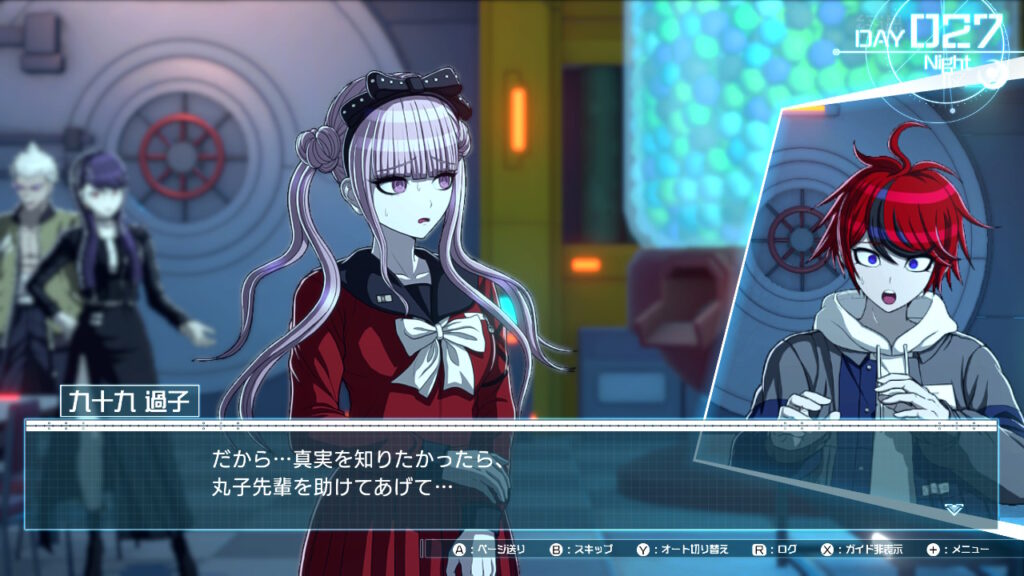This screenshot has height=576, width=1024.
Task: Click the dialogue advance arrow indicator
Action: click(x=954, y=508)
